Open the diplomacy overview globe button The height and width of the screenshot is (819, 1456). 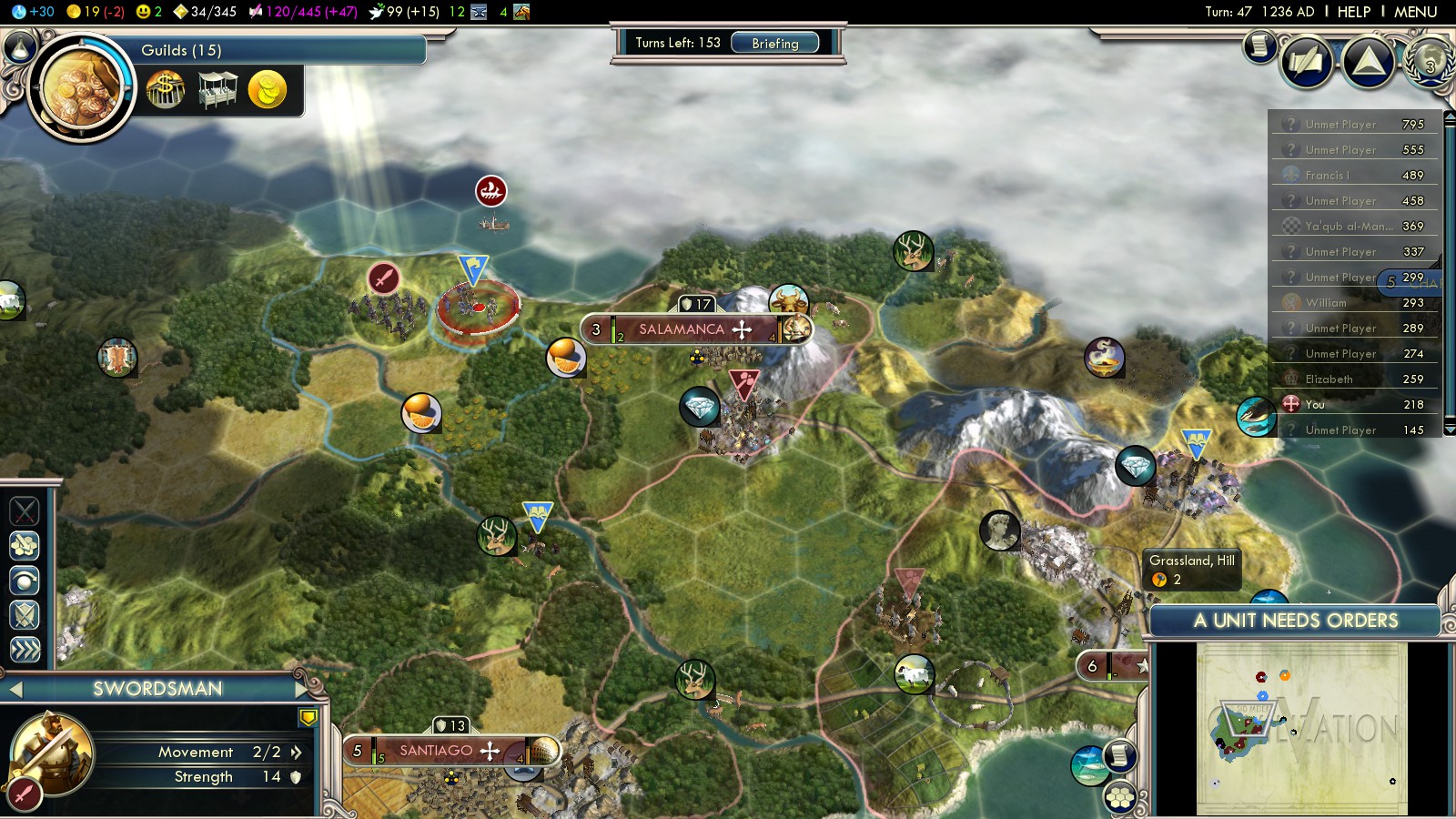coord(1430,62)
